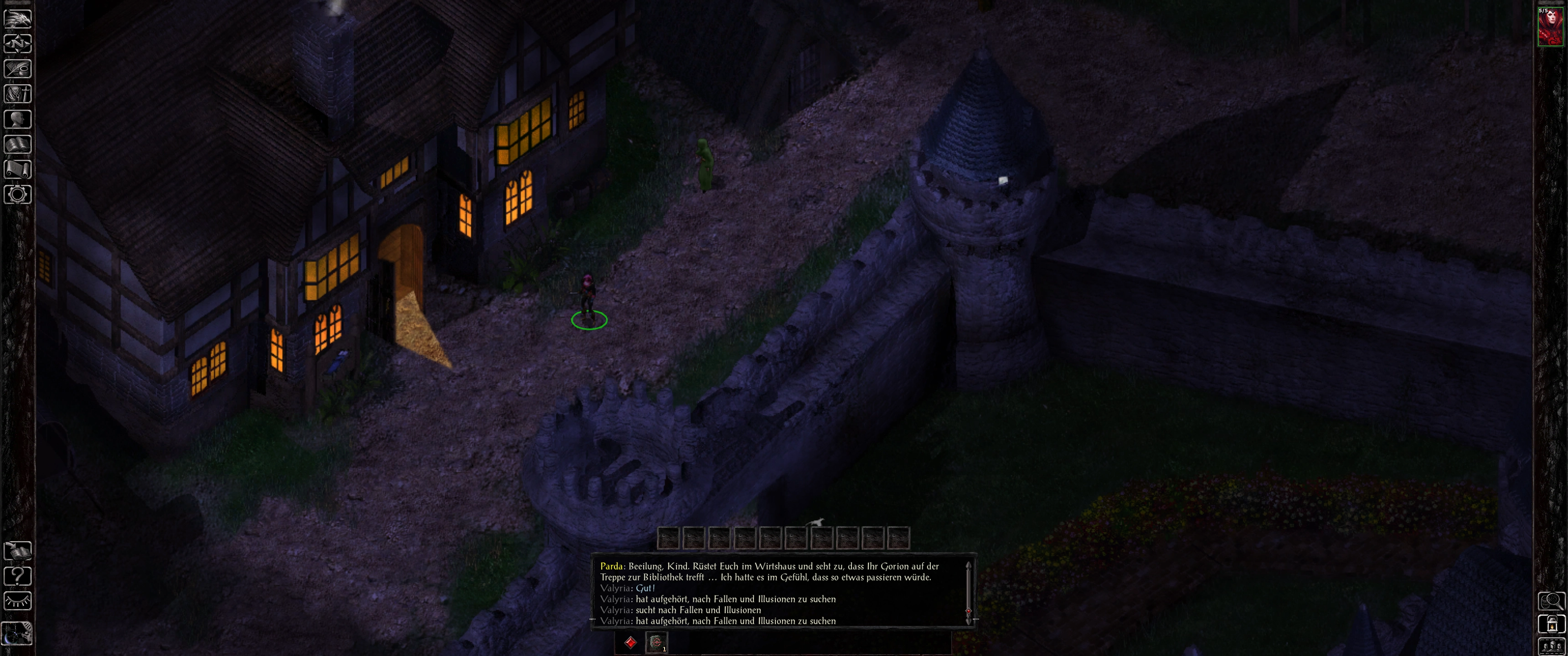Rest the party with the closed-eye icon
Image resolution: width=1568 pixels, height=656 pixels.
pyautogui.click(x=18, y=601)
